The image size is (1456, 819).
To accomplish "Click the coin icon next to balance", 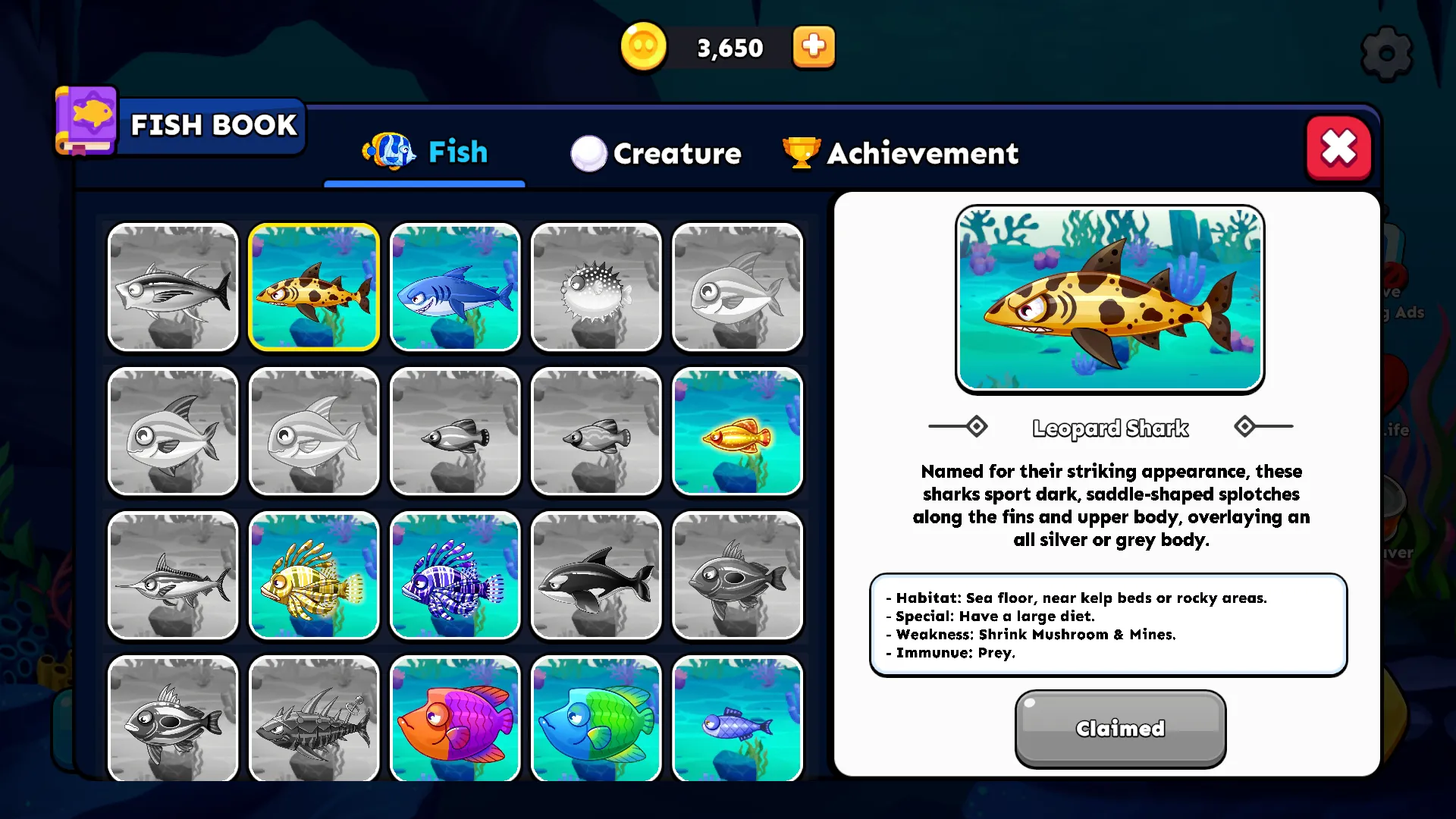I will (643, 47).
